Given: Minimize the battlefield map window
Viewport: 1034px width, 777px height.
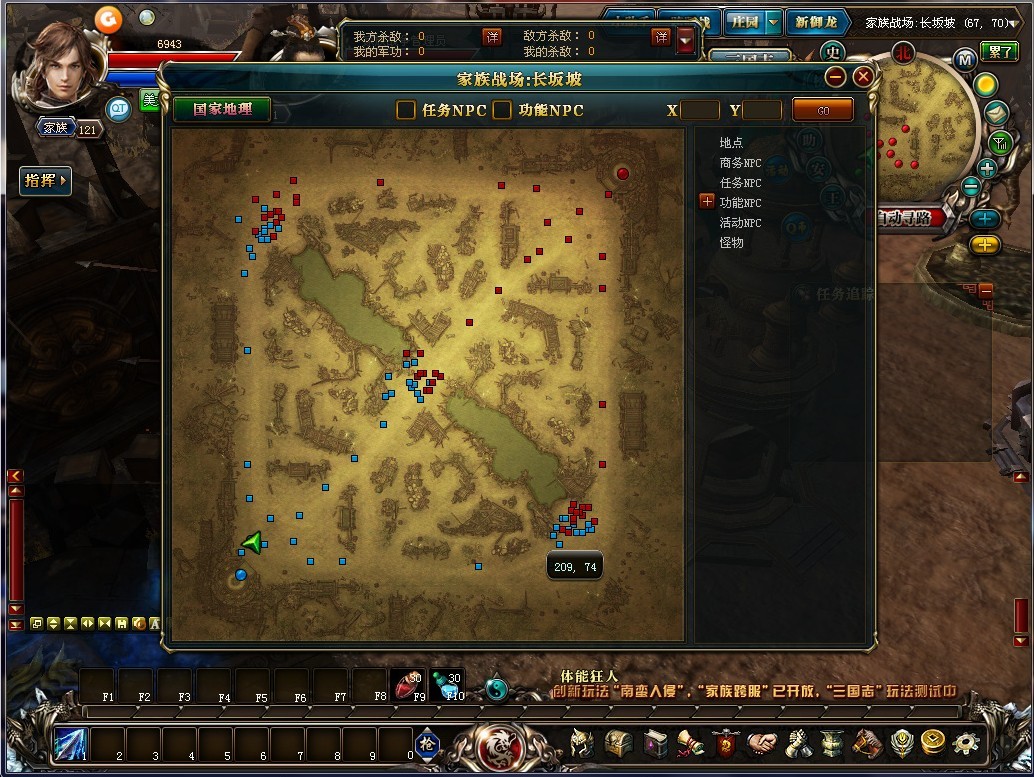Looking at the screenshot, I should pos(836,77).
